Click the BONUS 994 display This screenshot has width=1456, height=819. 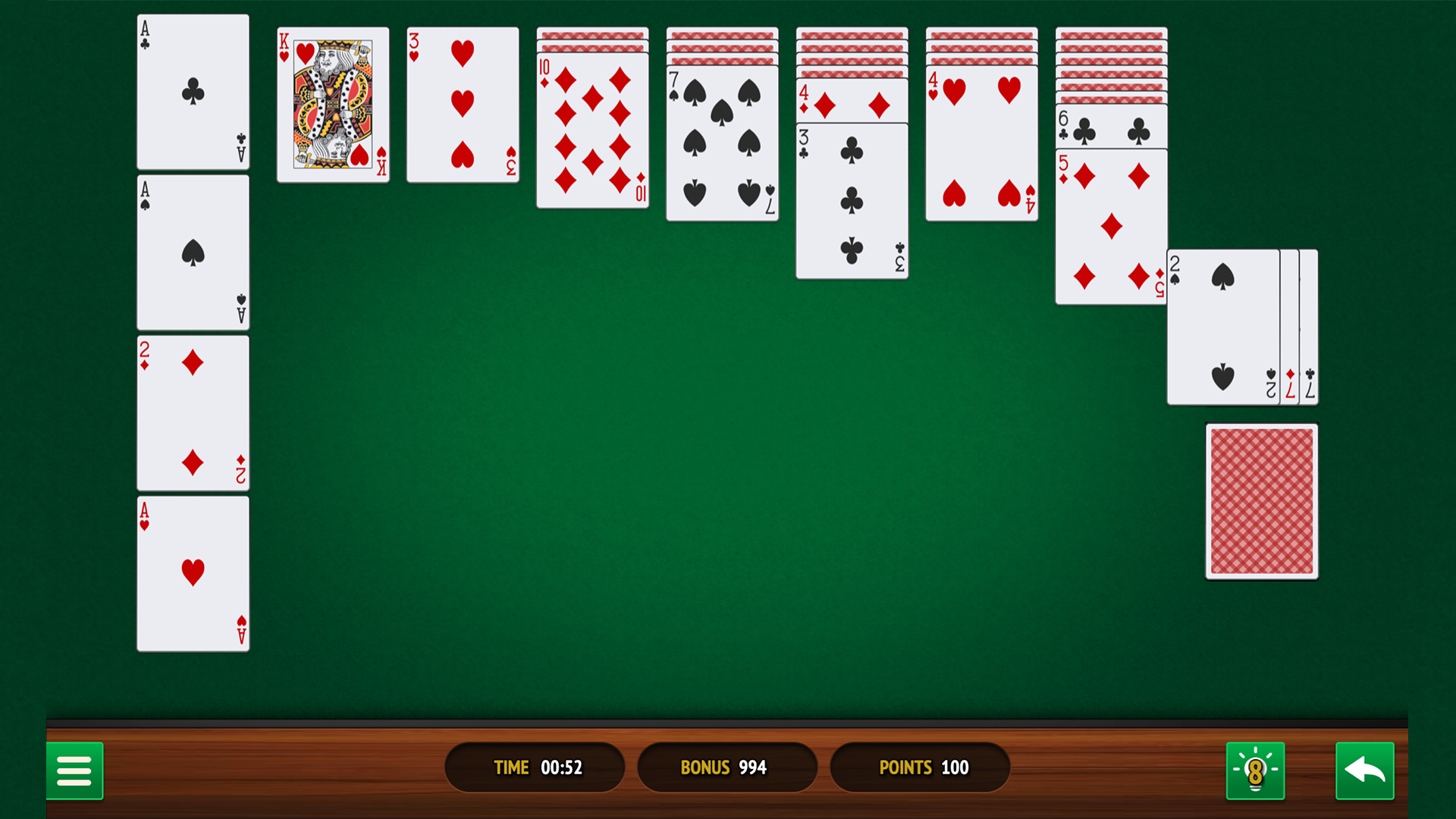coord(727,767)
